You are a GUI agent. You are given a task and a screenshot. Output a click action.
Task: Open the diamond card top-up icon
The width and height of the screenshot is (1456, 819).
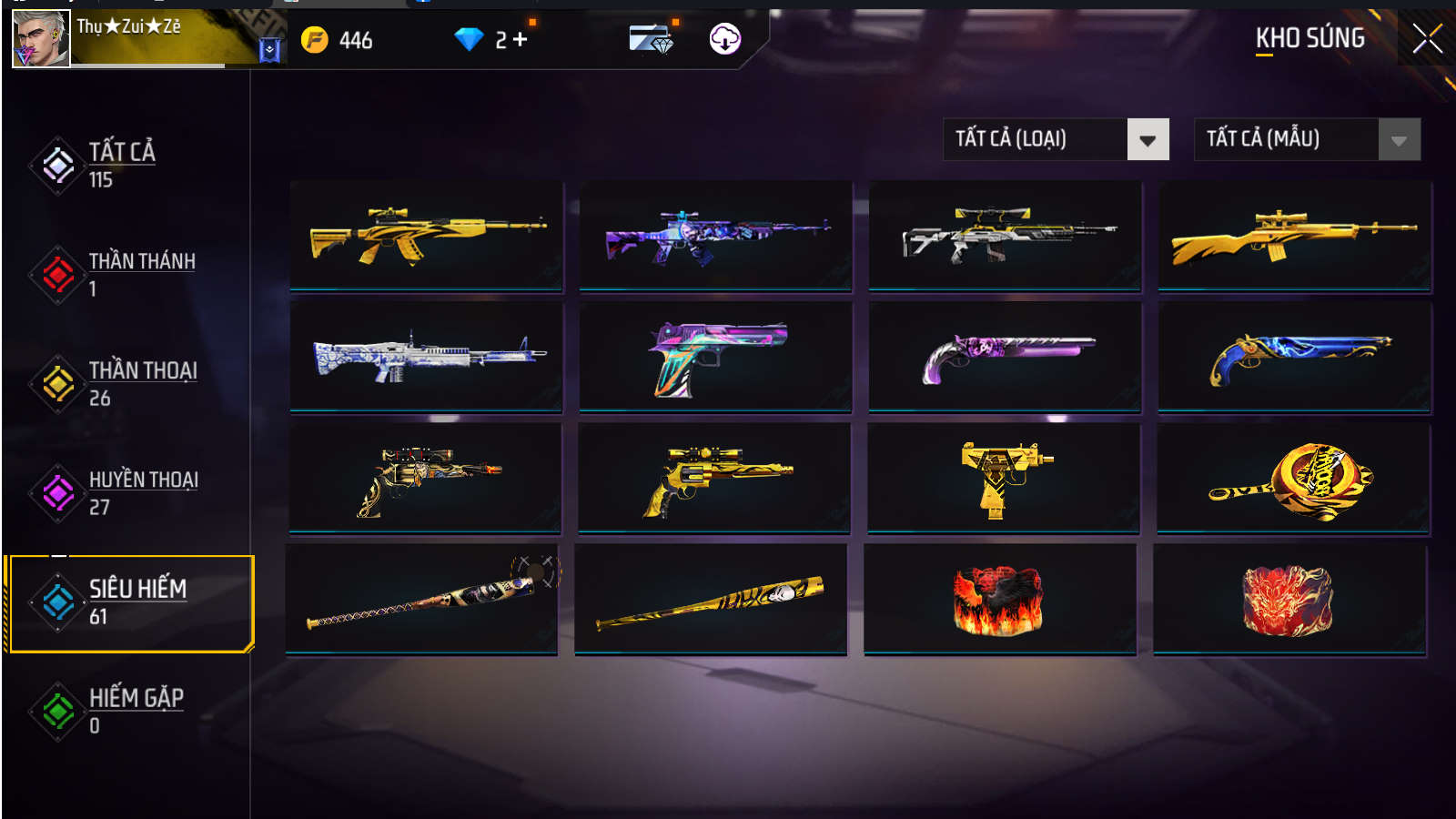click(651, 39)
